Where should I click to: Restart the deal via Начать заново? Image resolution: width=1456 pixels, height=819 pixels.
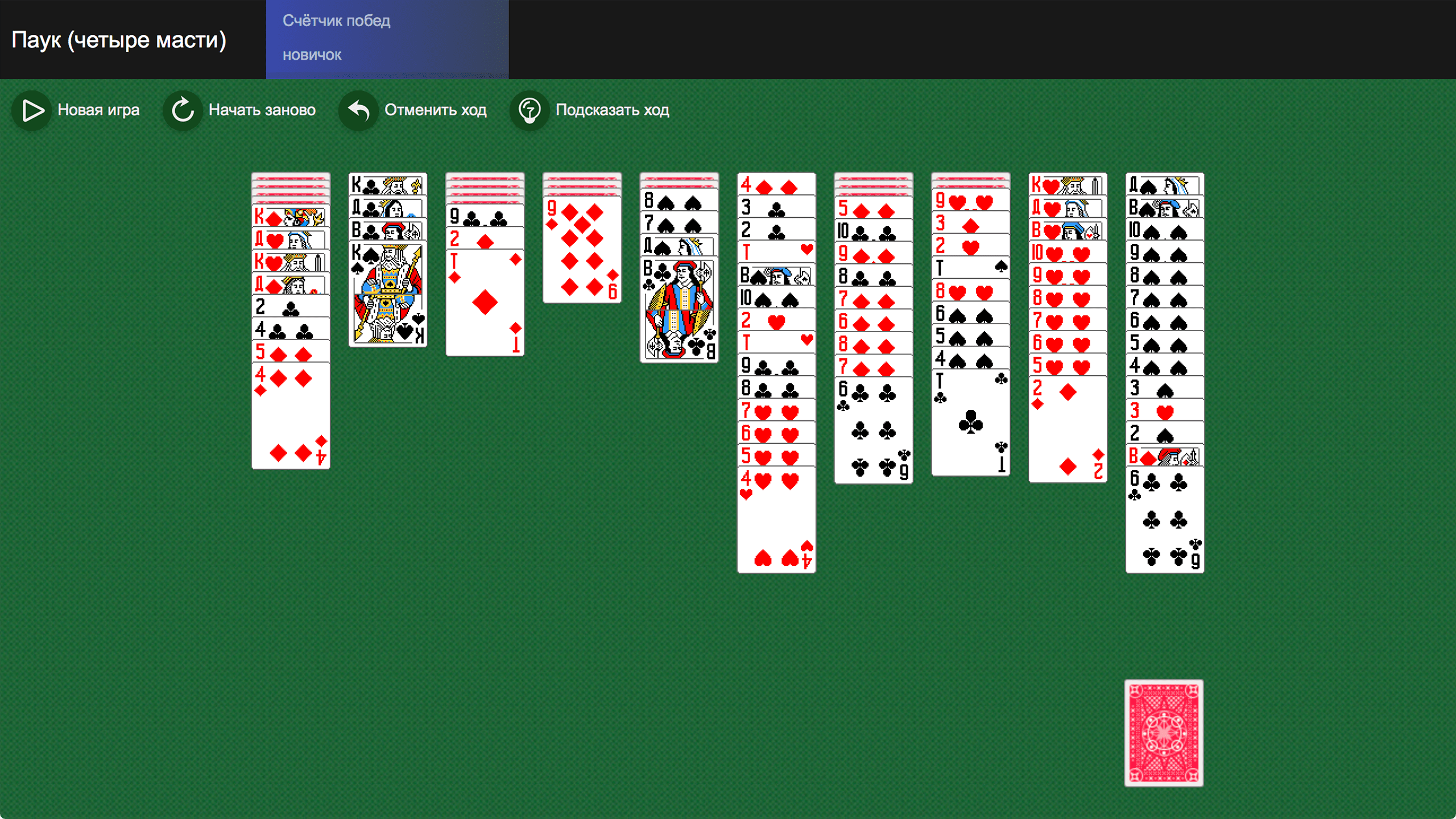pos(263,110)
